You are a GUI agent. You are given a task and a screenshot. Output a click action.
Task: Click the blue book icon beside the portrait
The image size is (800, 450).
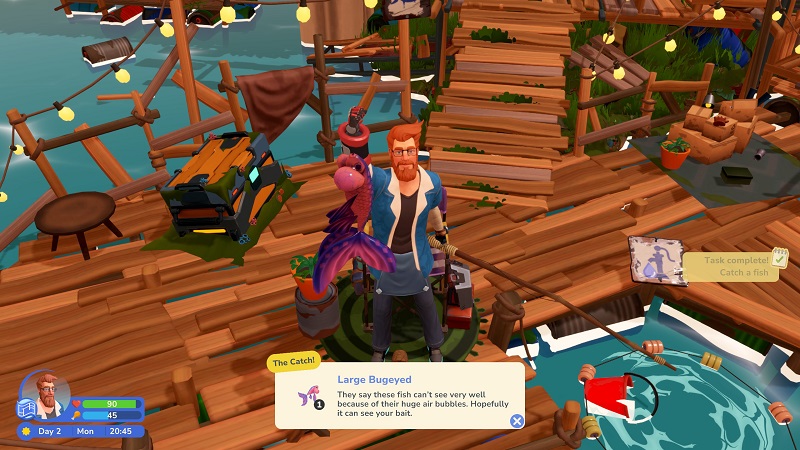tap(27, 409)
